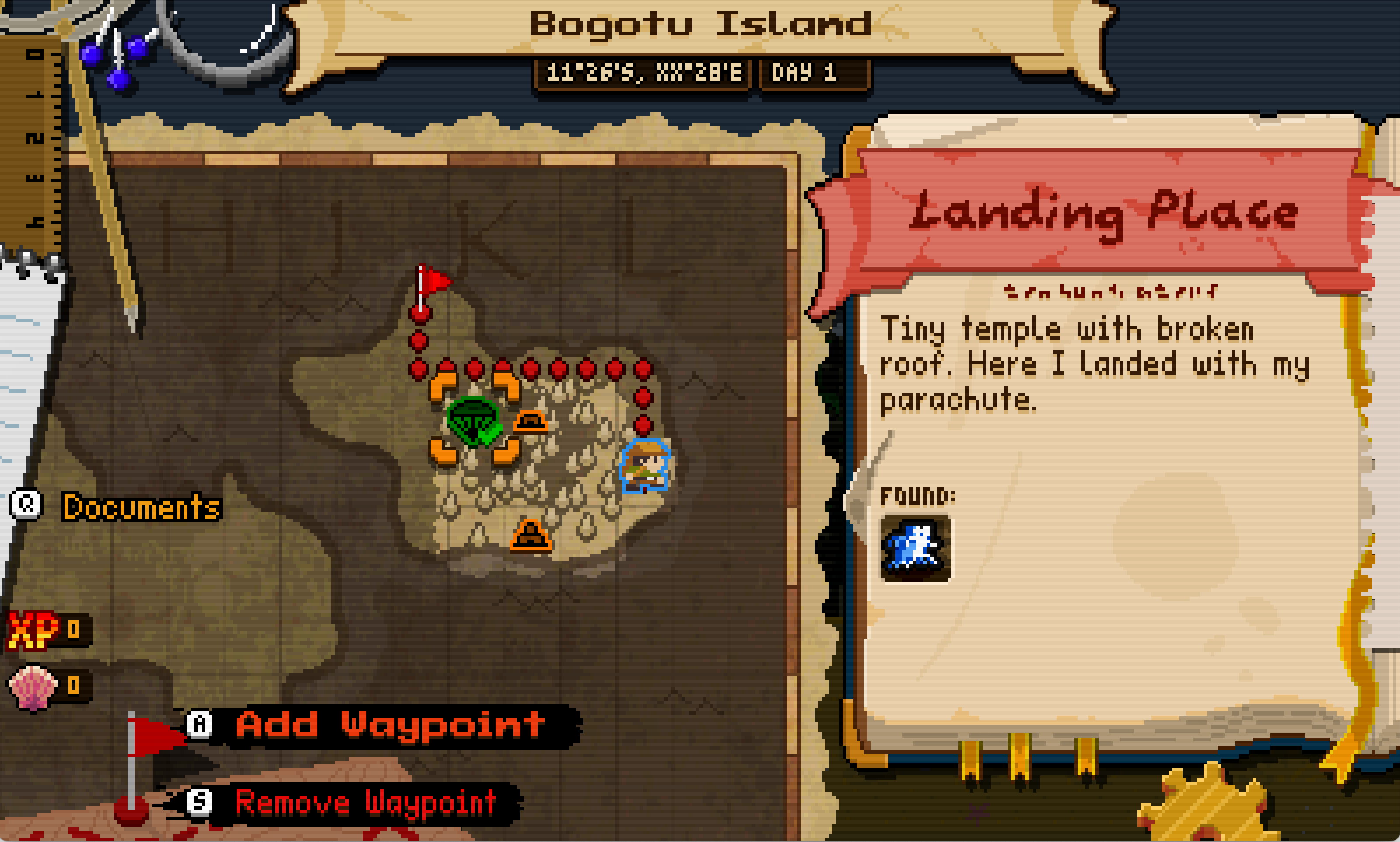Inspect the blue found item thumbnail

[x=916, y=548]
